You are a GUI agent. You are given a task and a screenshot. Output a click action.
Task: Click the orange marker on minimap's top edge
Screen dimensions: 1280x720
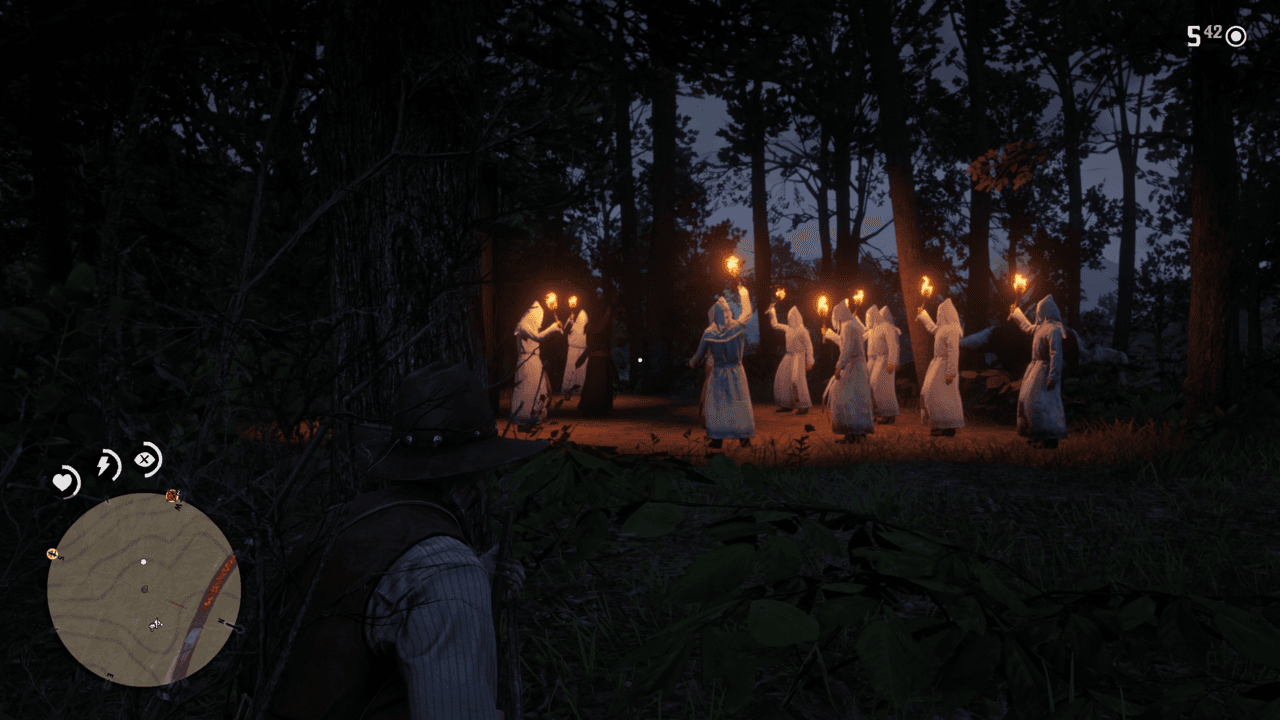pos(173,496)
